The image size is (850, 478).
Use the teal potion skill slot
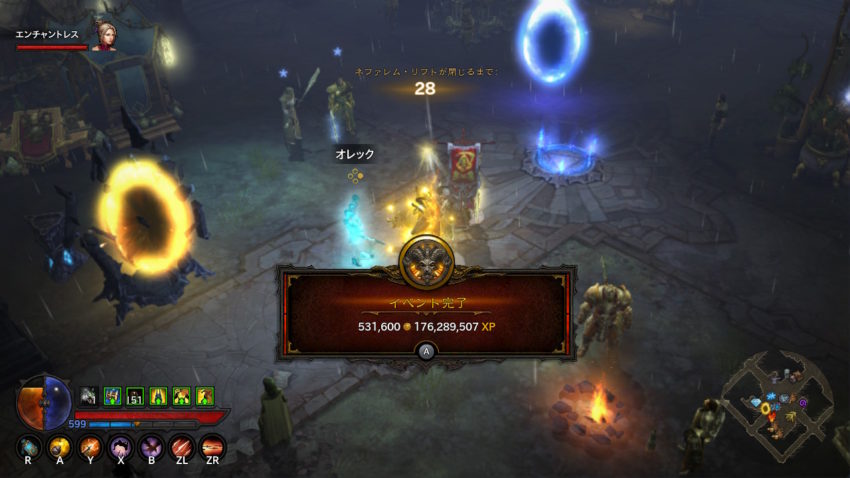pos(30,446)
